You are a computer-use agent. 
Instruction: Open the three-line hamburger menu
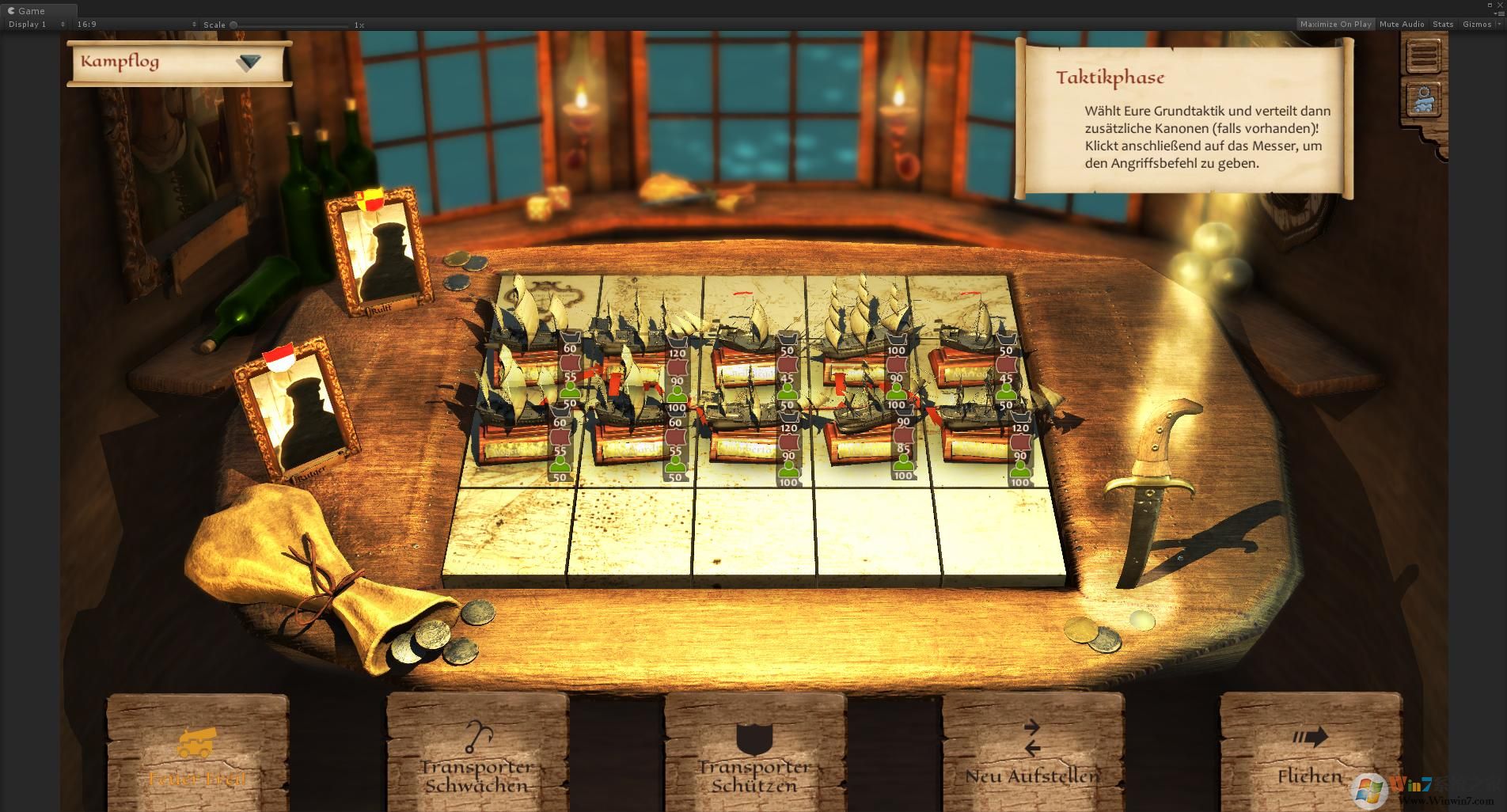pyautogui.click(x=1424, y=55)
